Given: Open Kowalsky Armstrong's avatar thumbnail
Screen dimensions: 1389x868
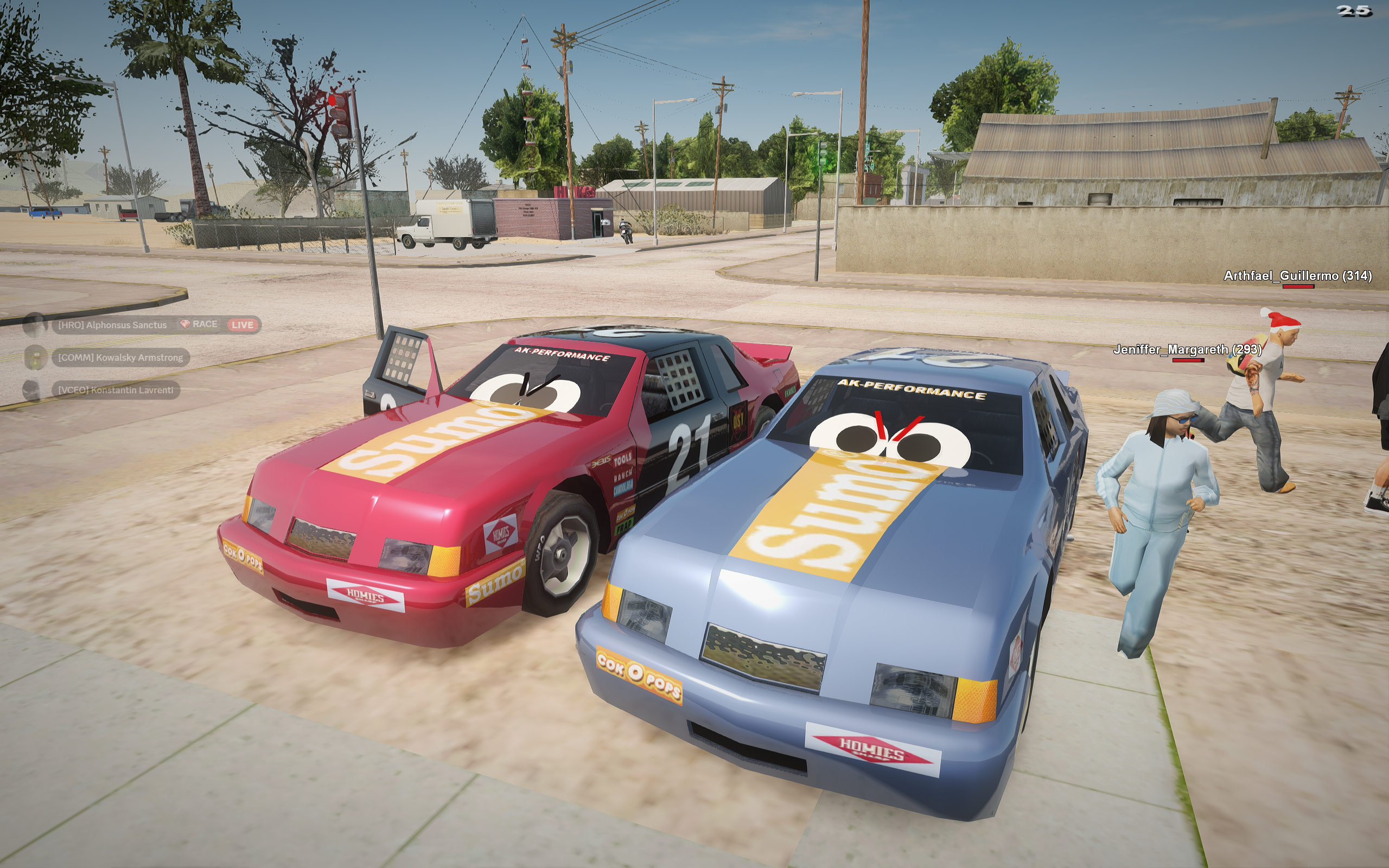Looking at the screenshot, I should [34, 358].
